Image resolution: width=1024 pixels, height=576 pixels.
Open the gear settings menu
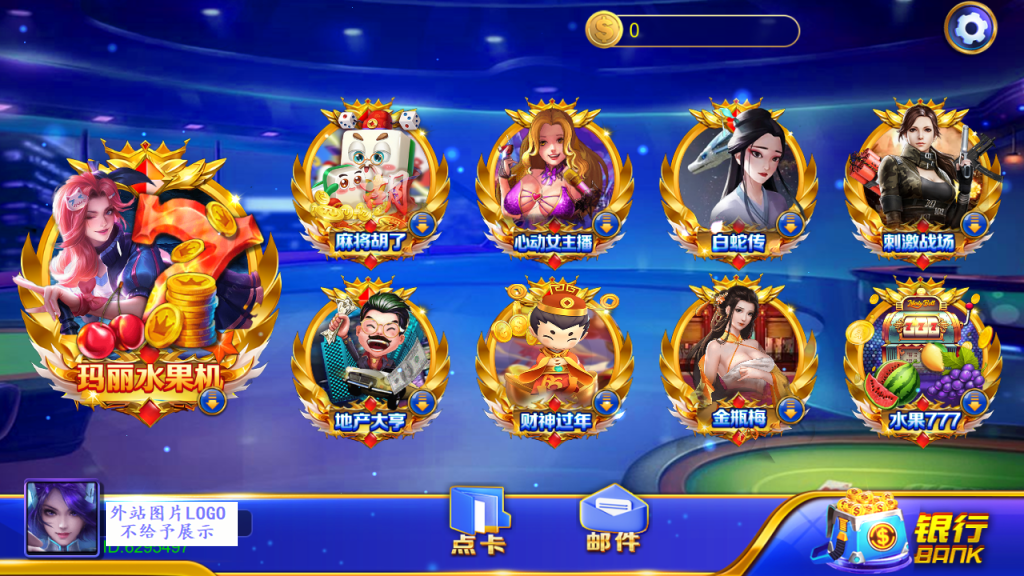tap(970, 29)
